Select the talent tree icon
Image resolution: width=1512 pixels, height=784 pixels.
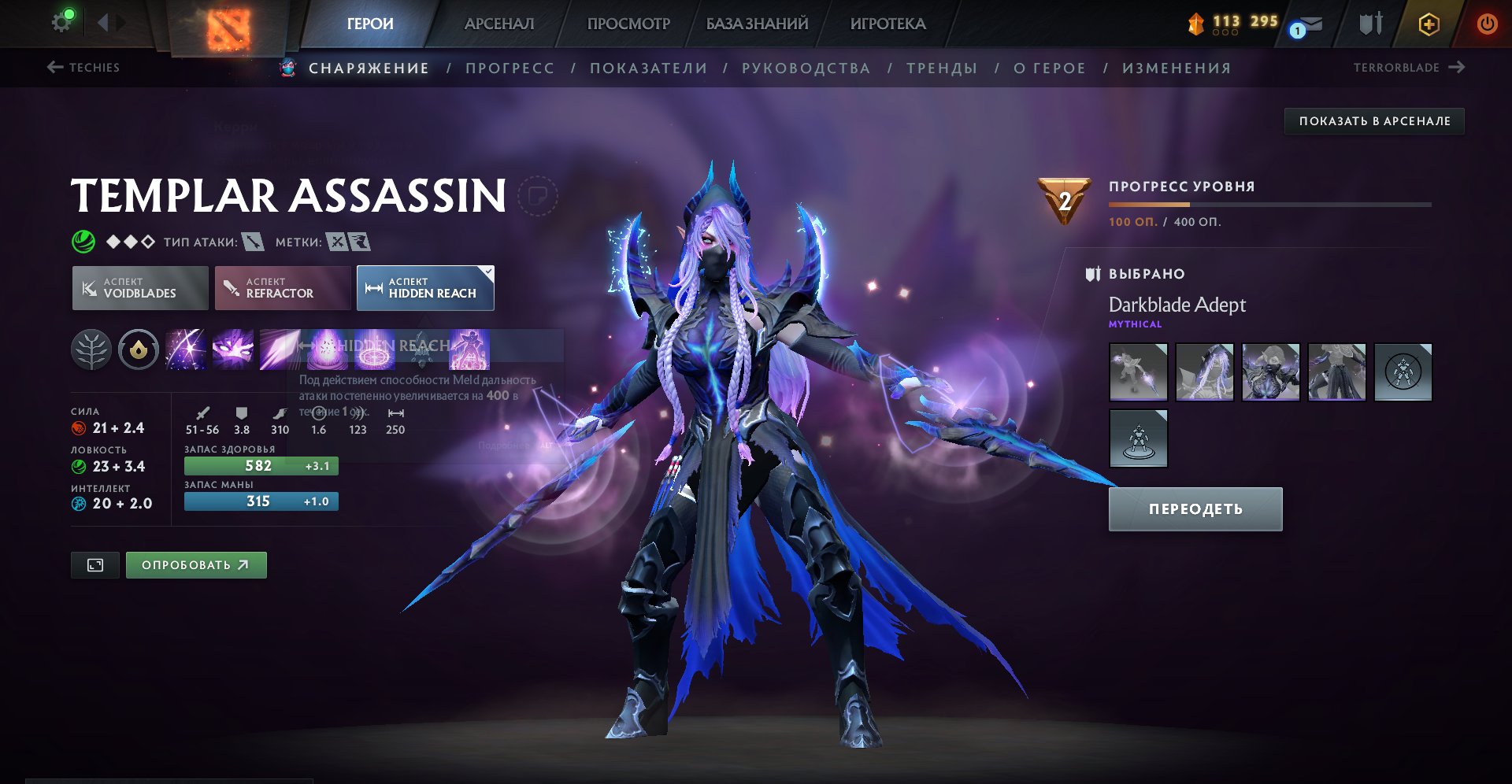coord(92,350)
